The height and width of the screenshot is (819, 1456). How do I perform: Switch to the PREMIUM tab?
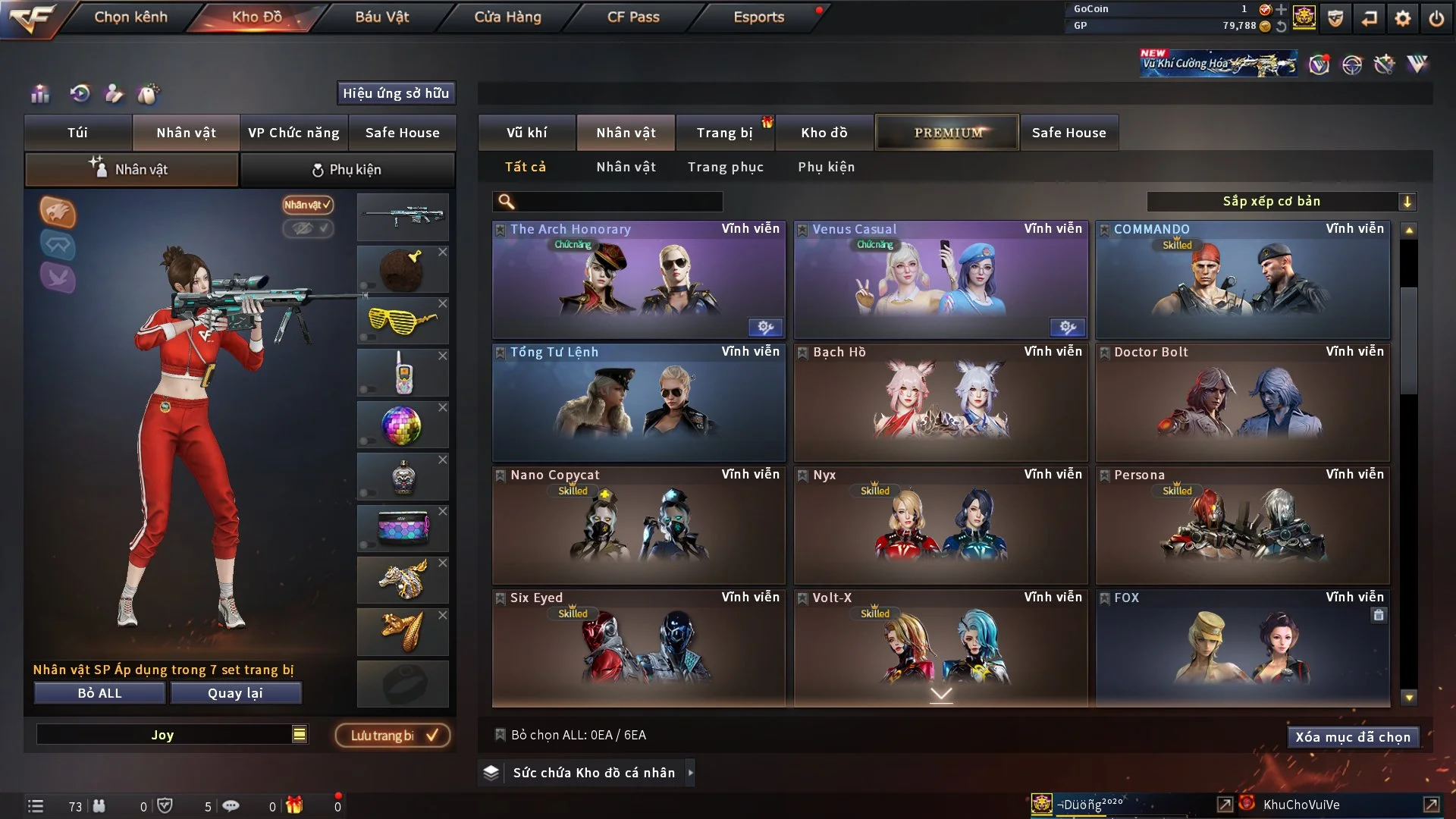(x=946, y=132)
